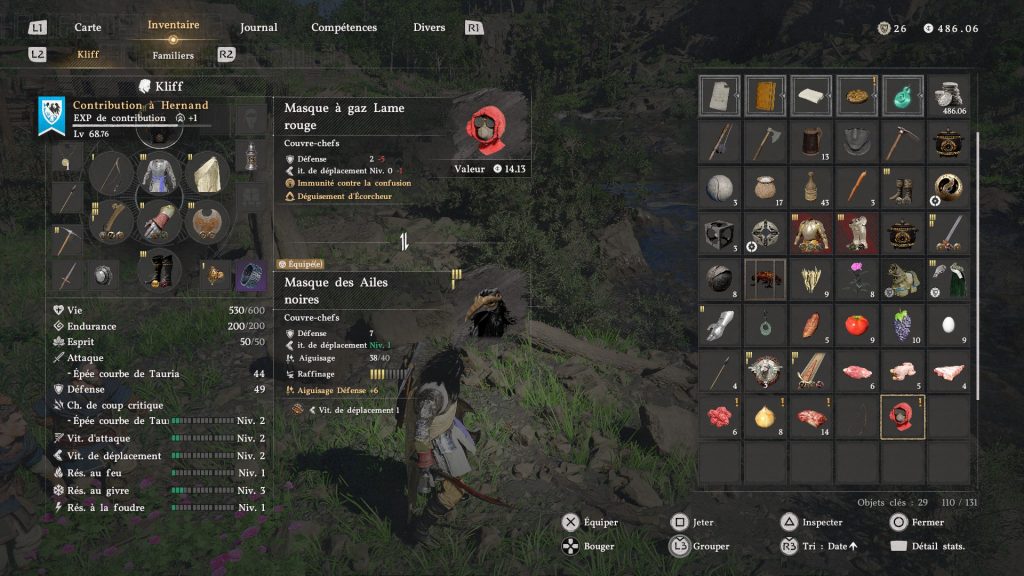Viewport: 1024px width, 576px height.
Task: Choose the equipped ring with purple background
Action: (x=249, y=273)
